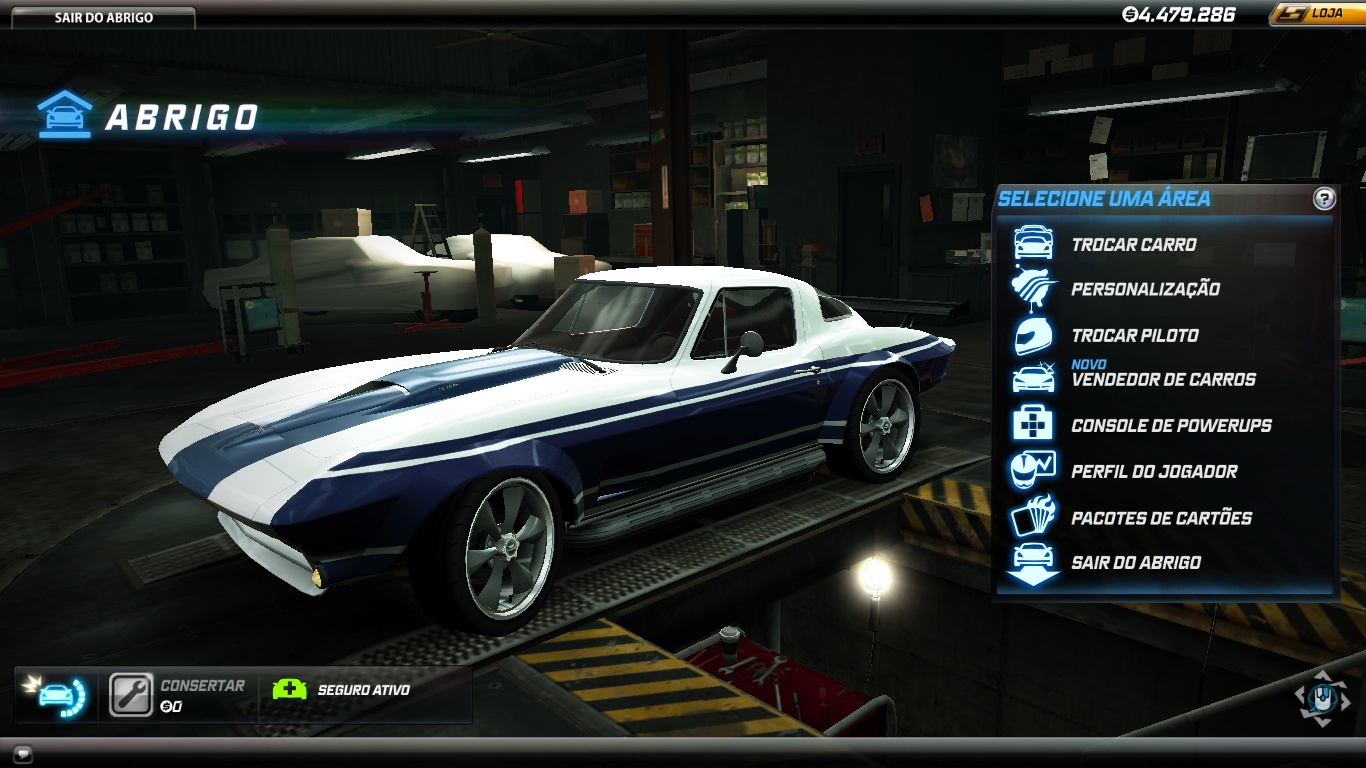Open the Trocar Carro menu entry

point(1133,244)
